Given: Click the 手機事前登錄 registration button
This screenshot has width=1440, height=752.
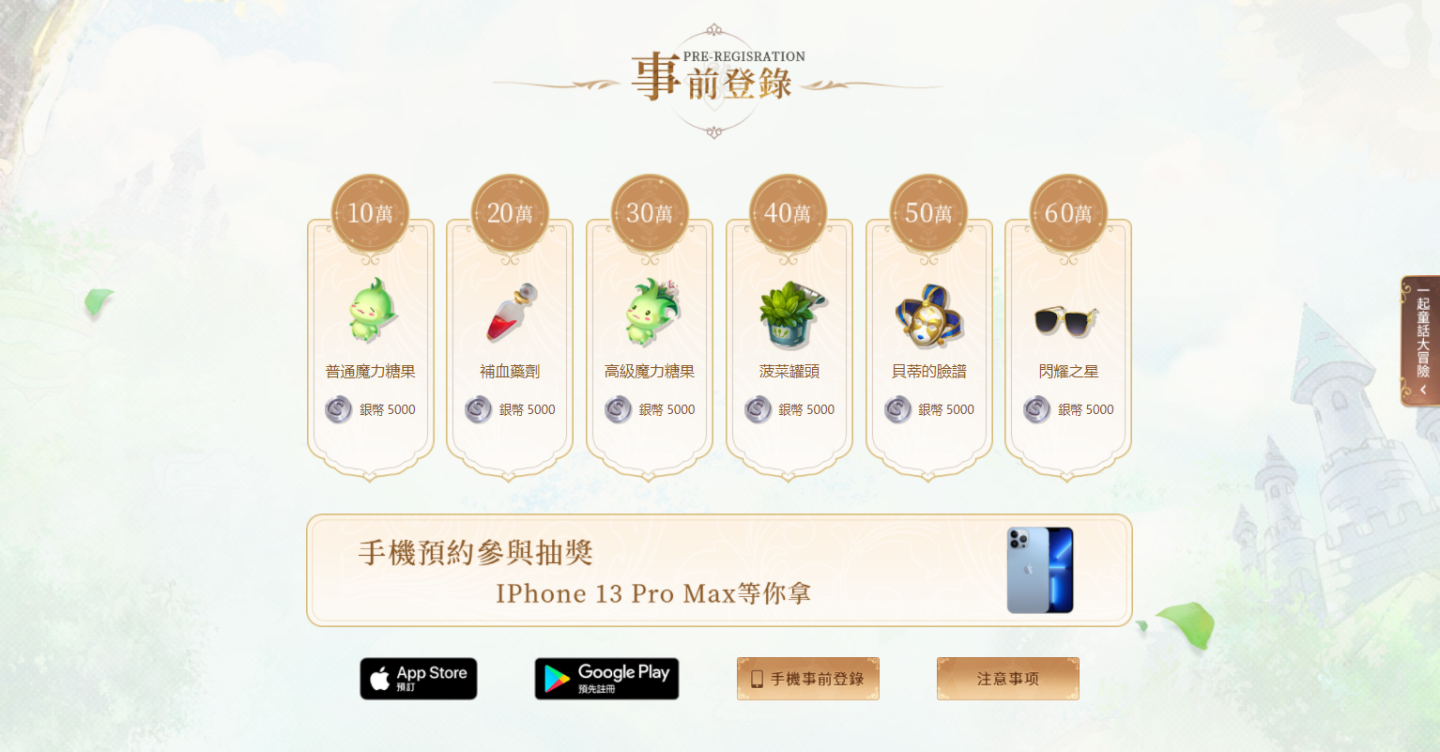Looking at the screenshot, I should [807, 678].
